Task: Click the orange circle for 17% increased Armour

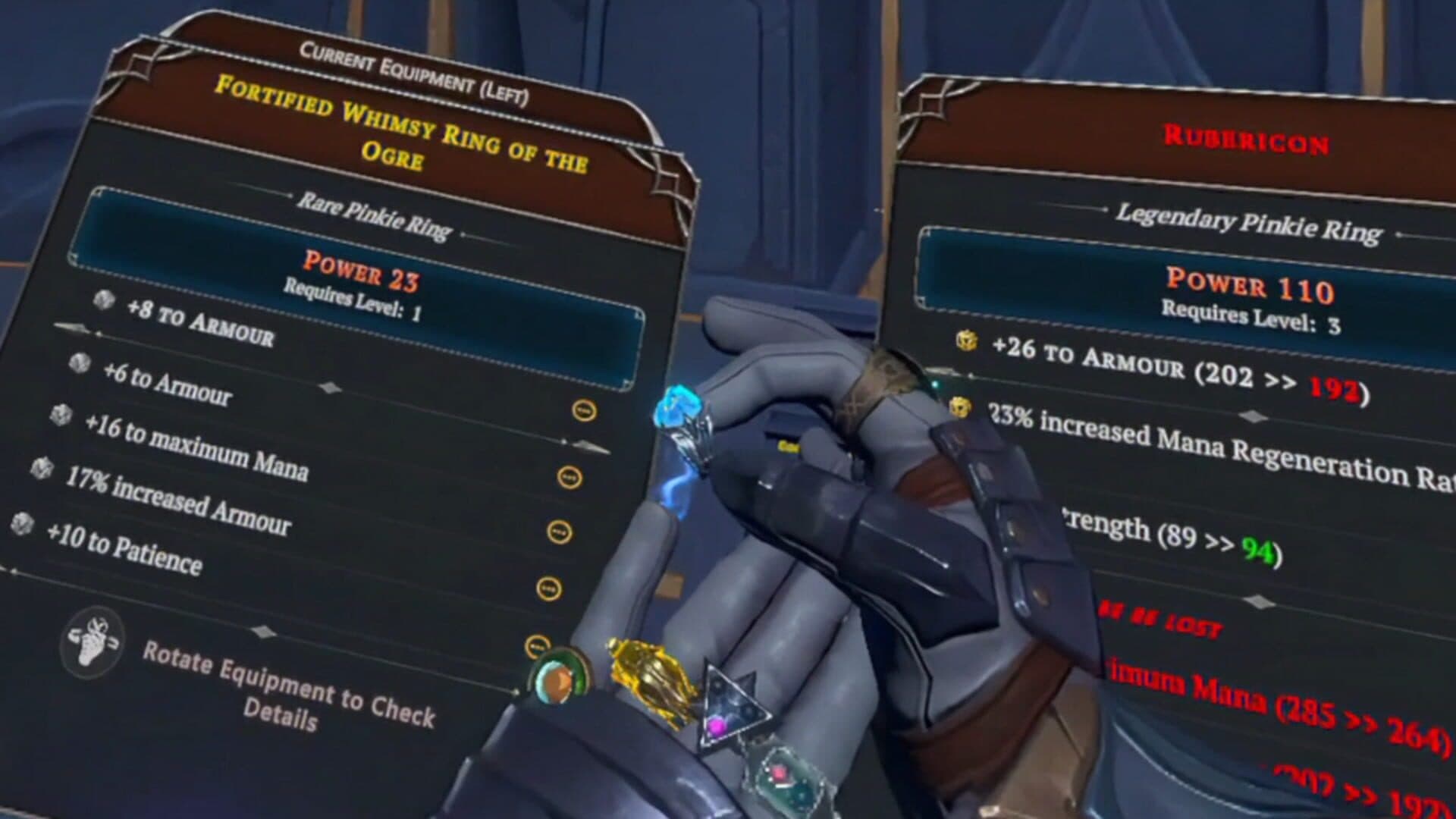Action: (548, 588)
